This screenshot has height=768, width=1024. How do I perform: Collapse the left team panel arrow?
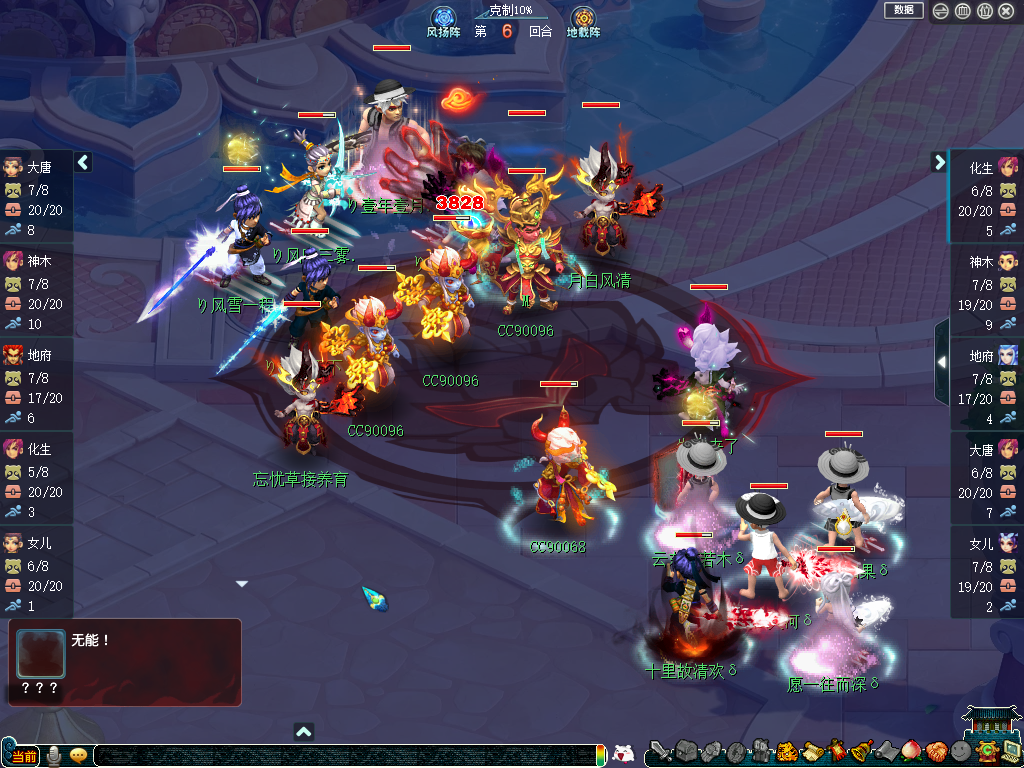(83, 162)
